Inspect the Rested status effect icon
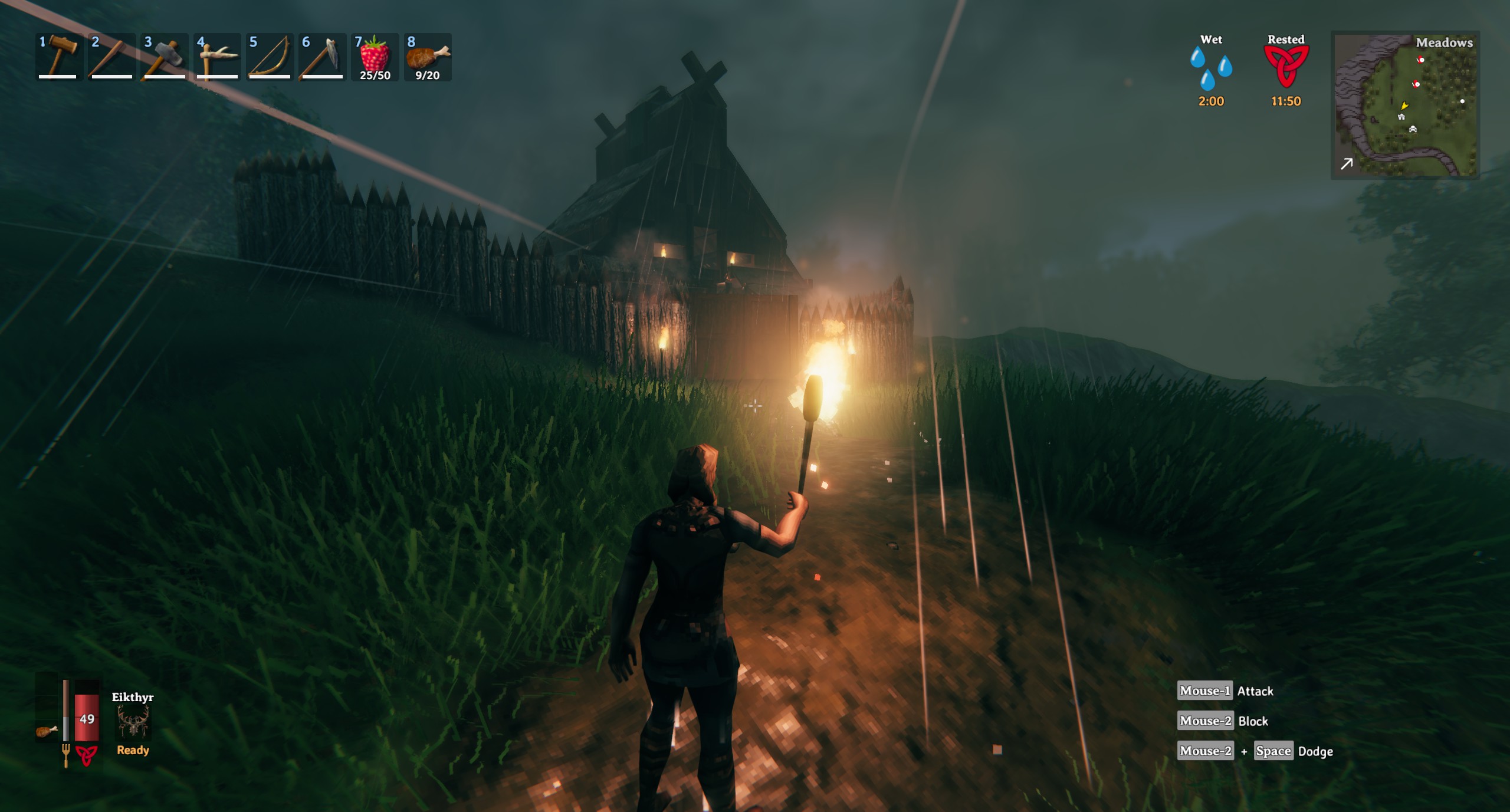The image size is (1510, 812). 1286,66
